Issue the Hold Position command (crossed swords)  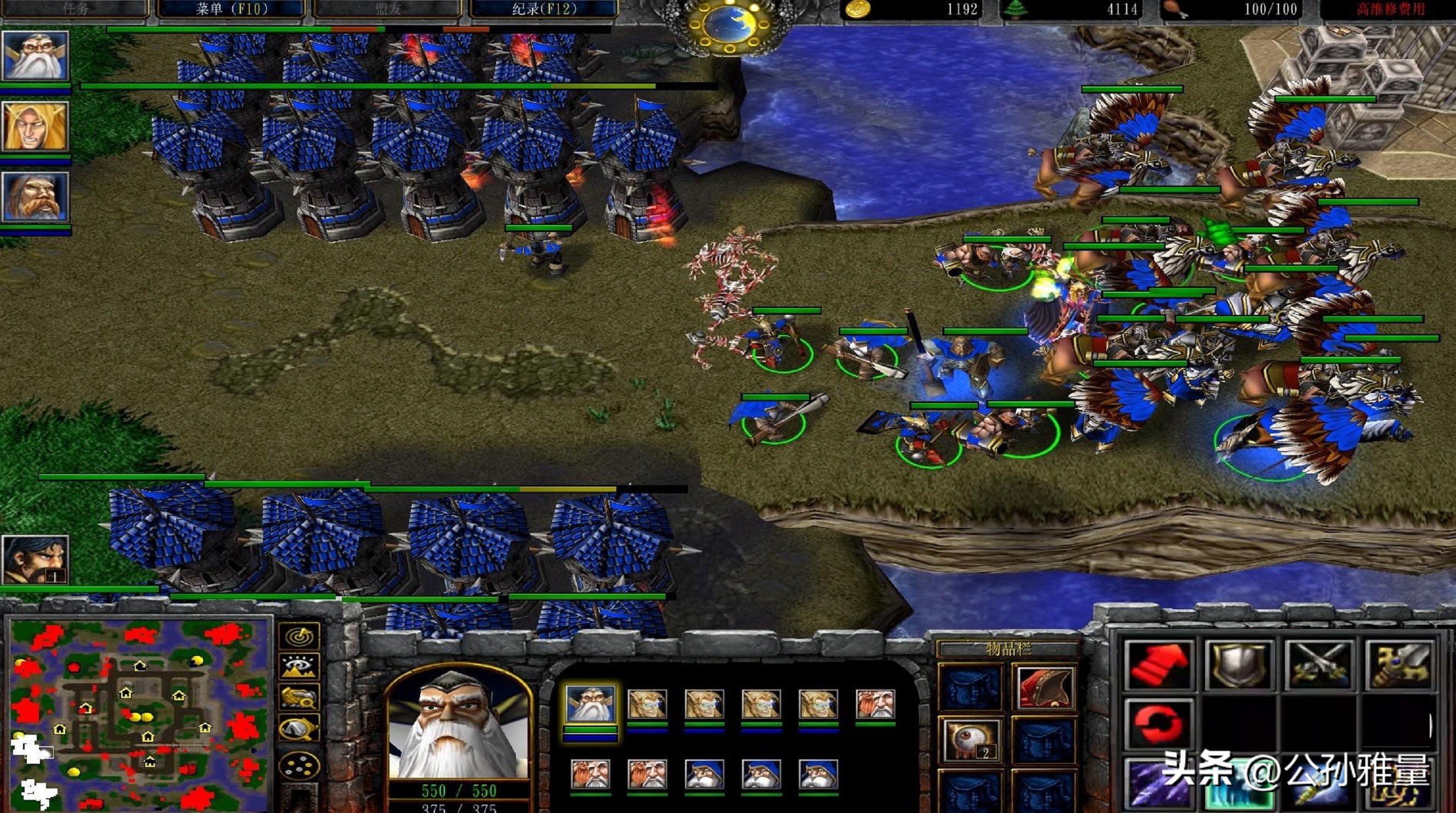coord(1320,665)
